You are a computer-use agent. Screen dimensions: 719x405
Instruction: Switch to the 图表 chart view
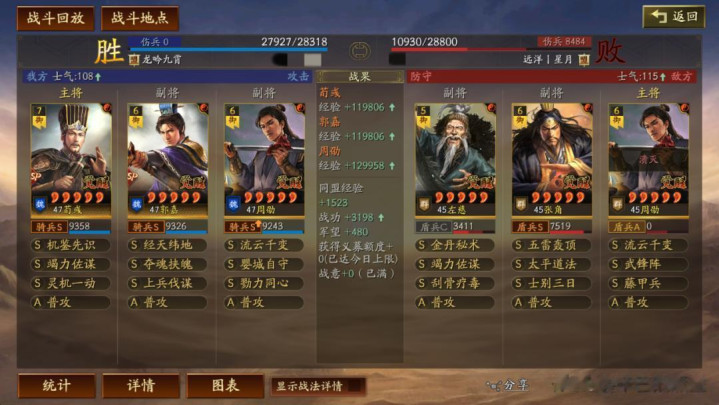(225, 385)
